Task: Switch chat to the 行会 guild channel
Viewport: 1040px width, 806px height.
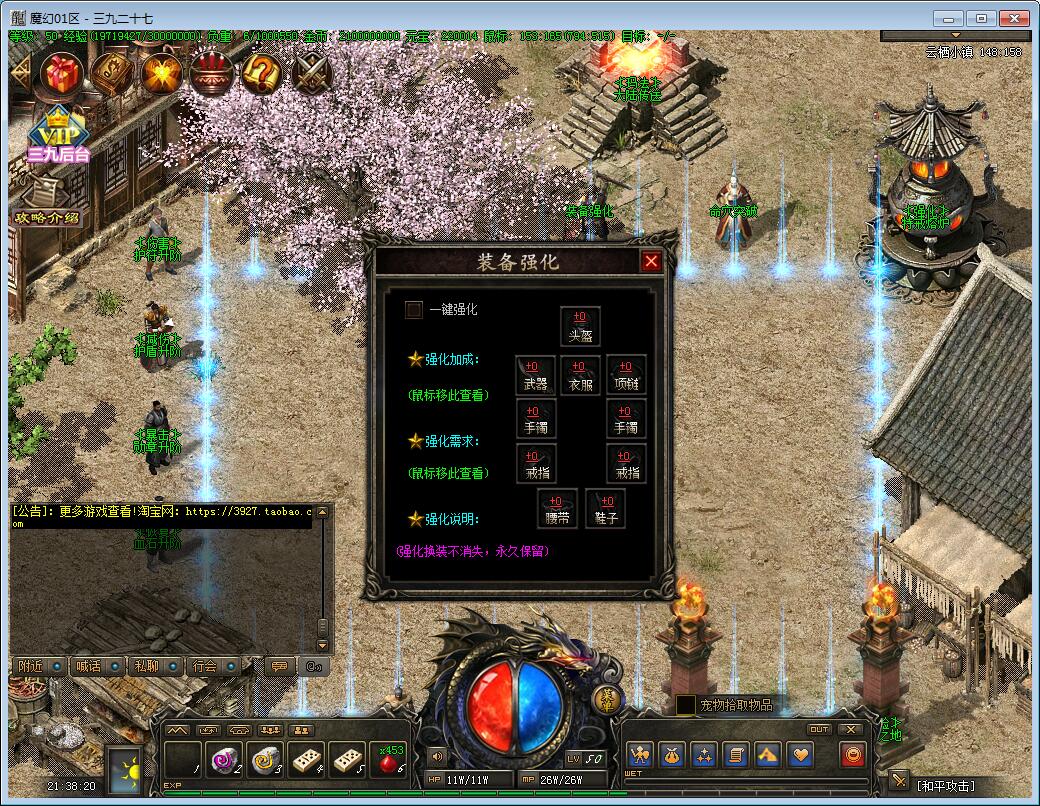Action: 205,666
